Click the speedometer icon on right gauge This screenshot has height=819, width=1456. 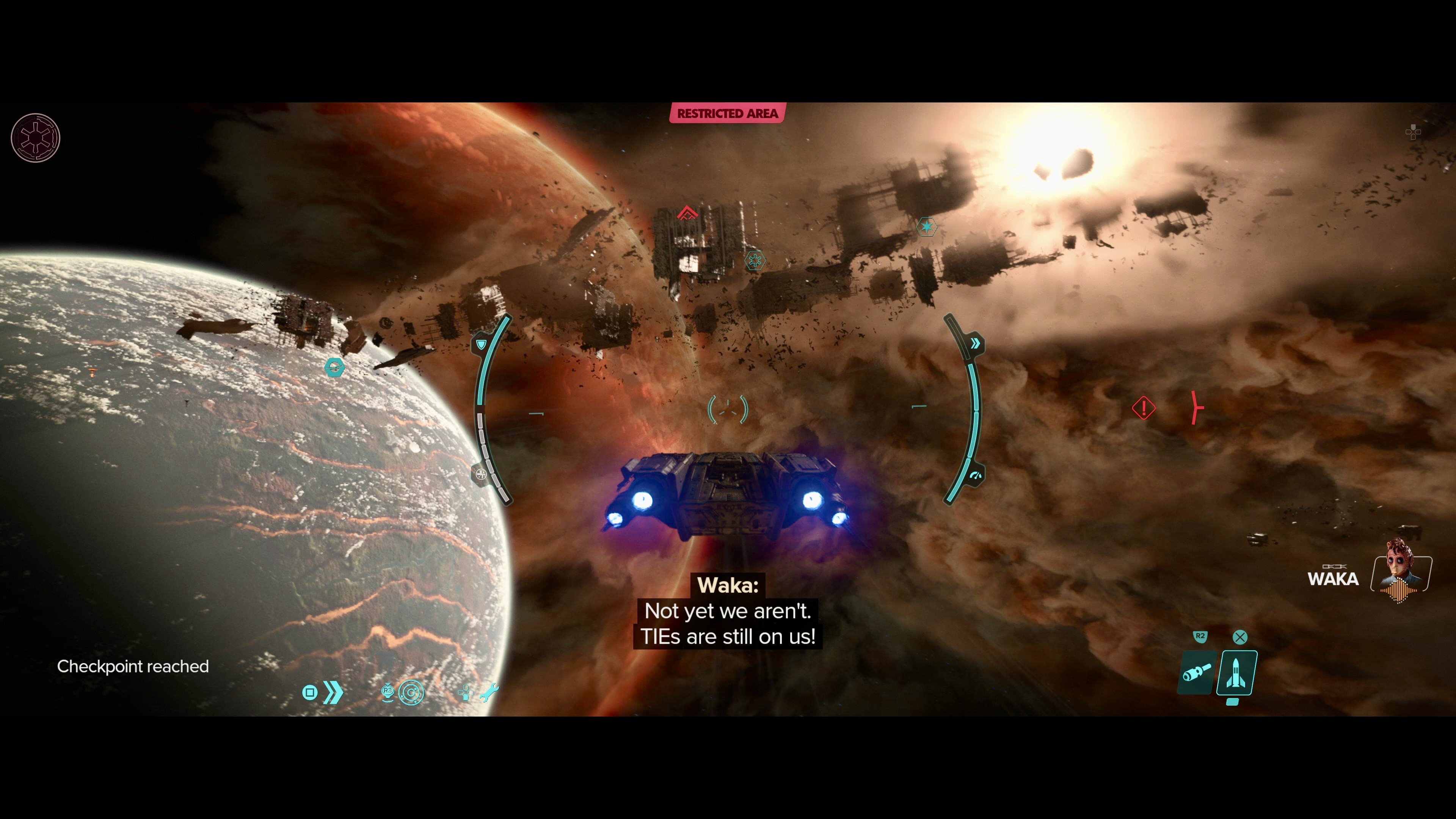(975, 476)
